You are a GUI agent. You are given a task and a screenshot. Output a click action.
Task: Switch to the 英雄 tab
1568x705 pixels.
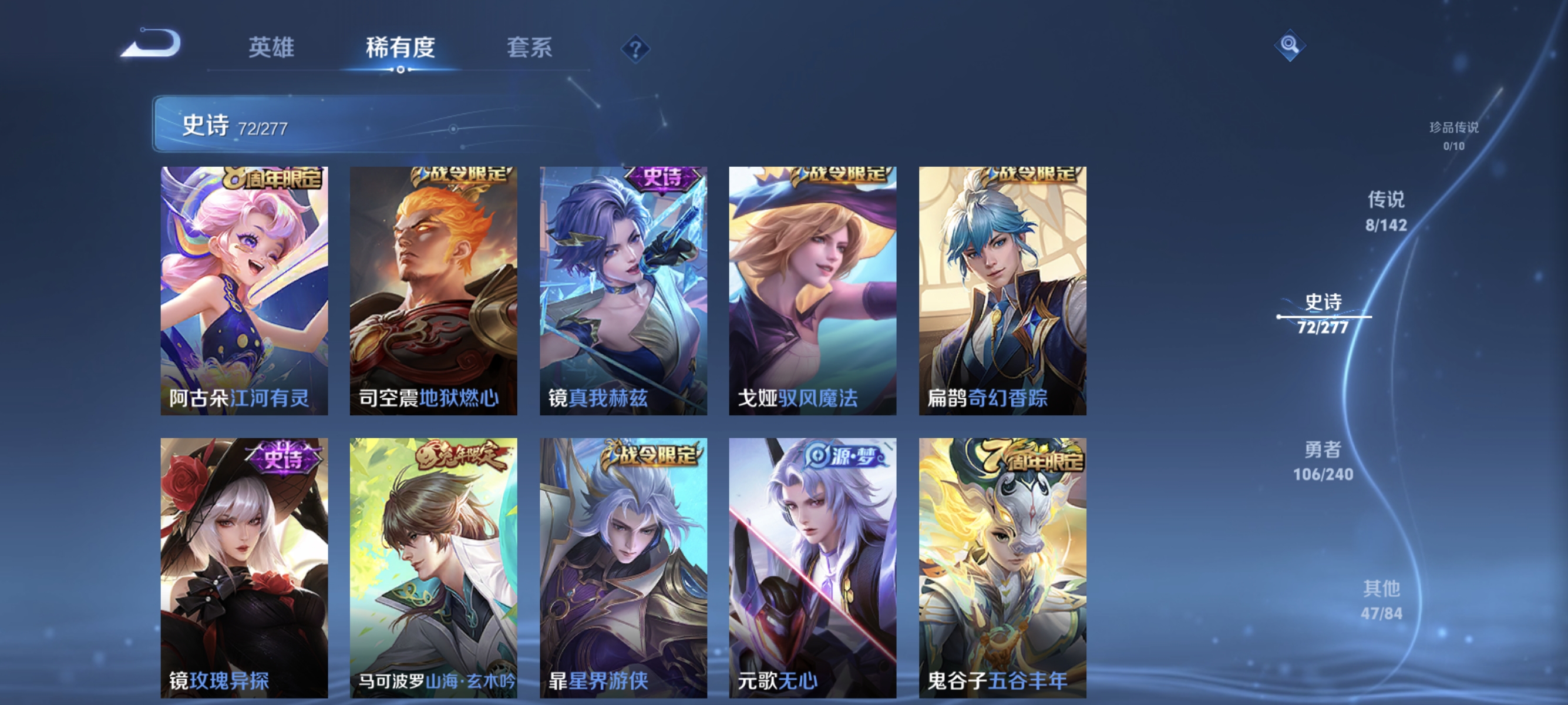coord(272,48)
